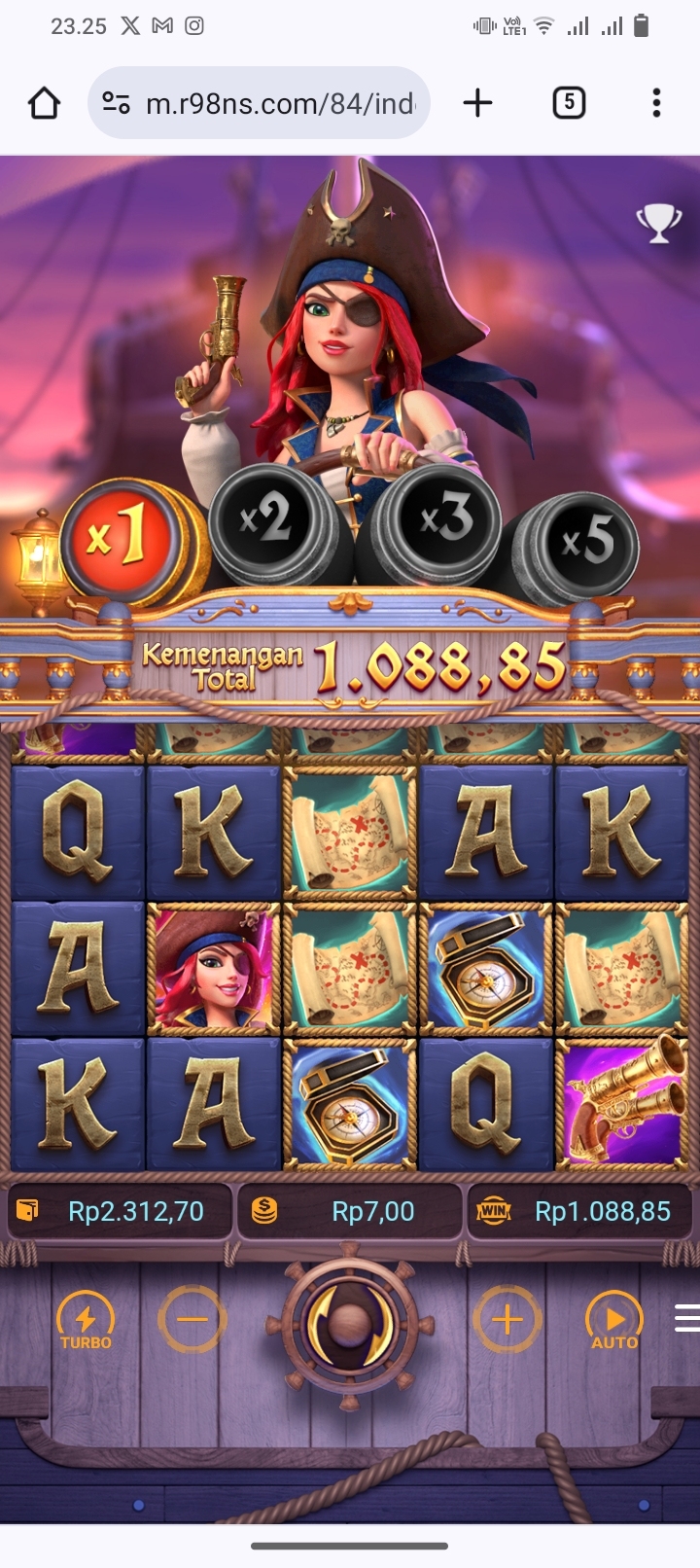Spin the ship wheel button
The image size is (700, 1568).
point(349,1323)
